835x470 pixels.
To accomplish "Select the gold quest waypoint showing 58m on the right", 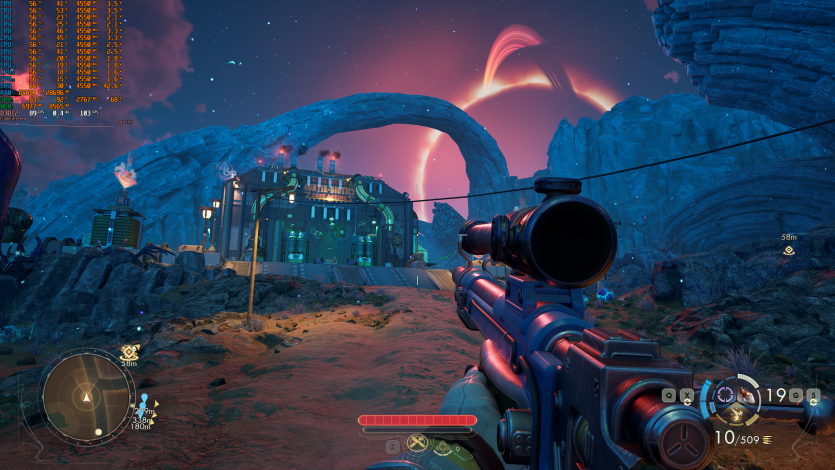I will (x=789, y=250).
